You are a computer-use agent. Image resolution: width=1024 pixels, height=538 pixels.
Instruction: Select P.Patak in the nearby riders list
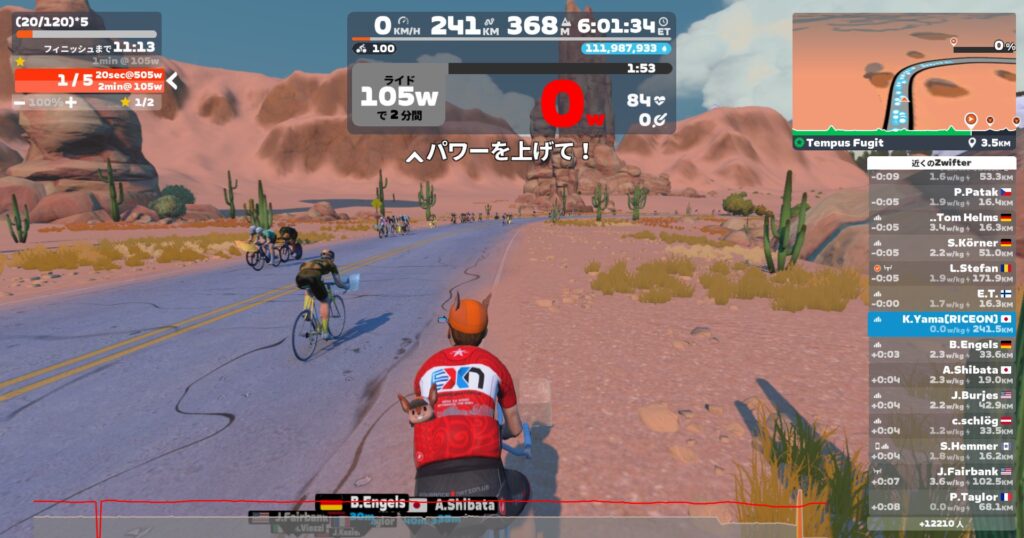click(x=941, y=197)
